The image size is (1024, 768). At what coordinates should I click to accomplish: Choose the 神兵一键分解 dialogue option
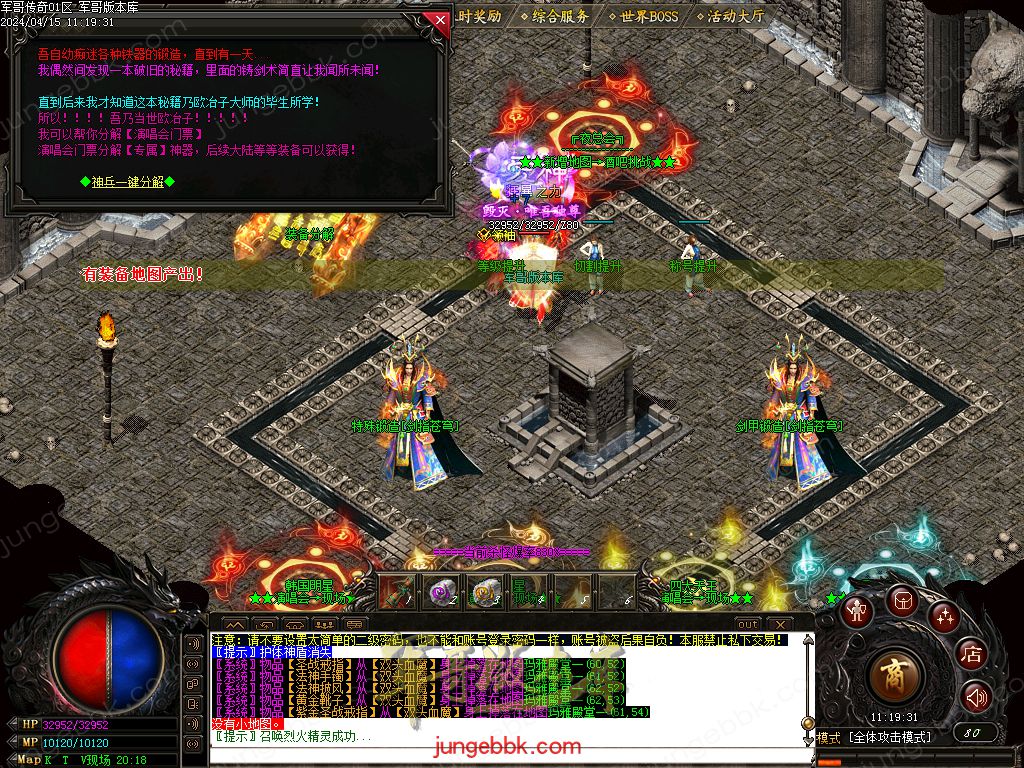[x=127, y=181]
